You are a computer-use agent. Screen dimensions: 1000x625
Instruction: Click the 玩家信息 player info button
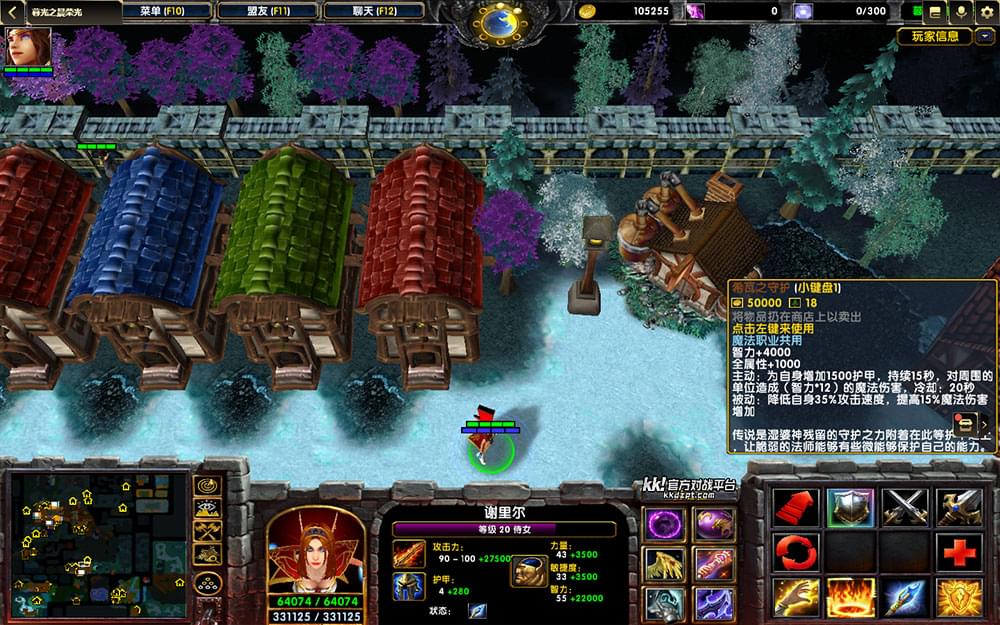pyautogui.click(x=934, y=37)
